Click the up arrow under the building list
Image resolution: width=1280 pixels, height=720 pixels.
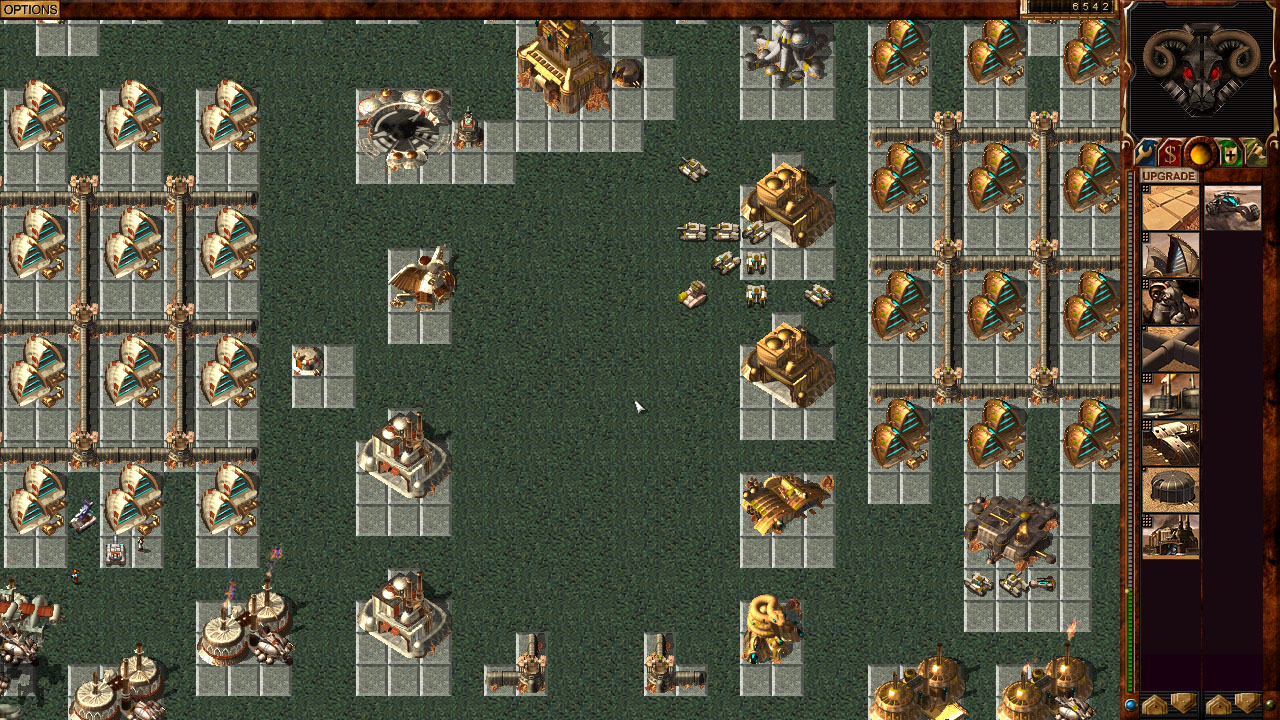(1155, 705)
